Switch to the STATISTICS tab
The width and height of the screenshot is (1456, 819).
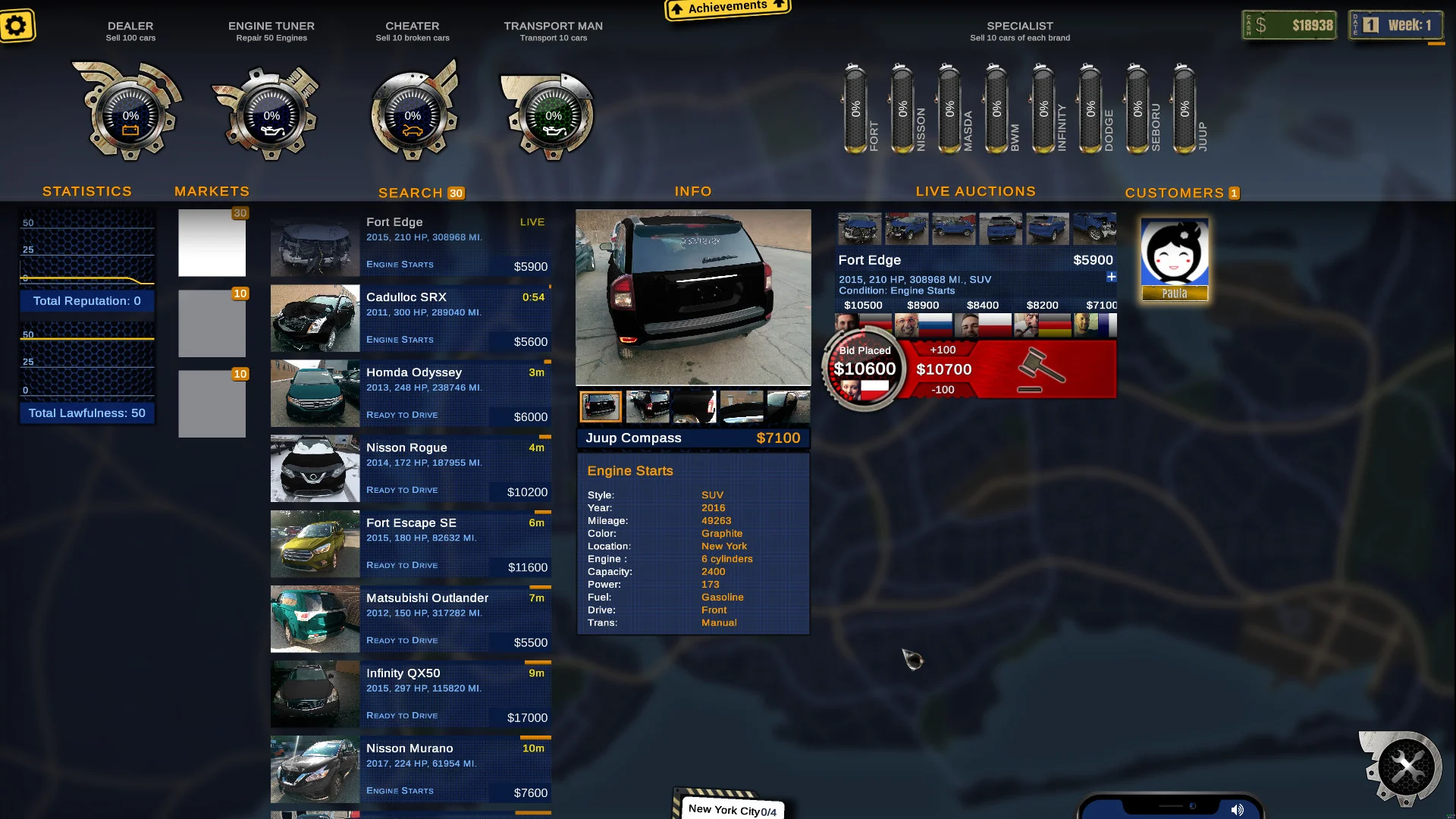pos(86,191)
